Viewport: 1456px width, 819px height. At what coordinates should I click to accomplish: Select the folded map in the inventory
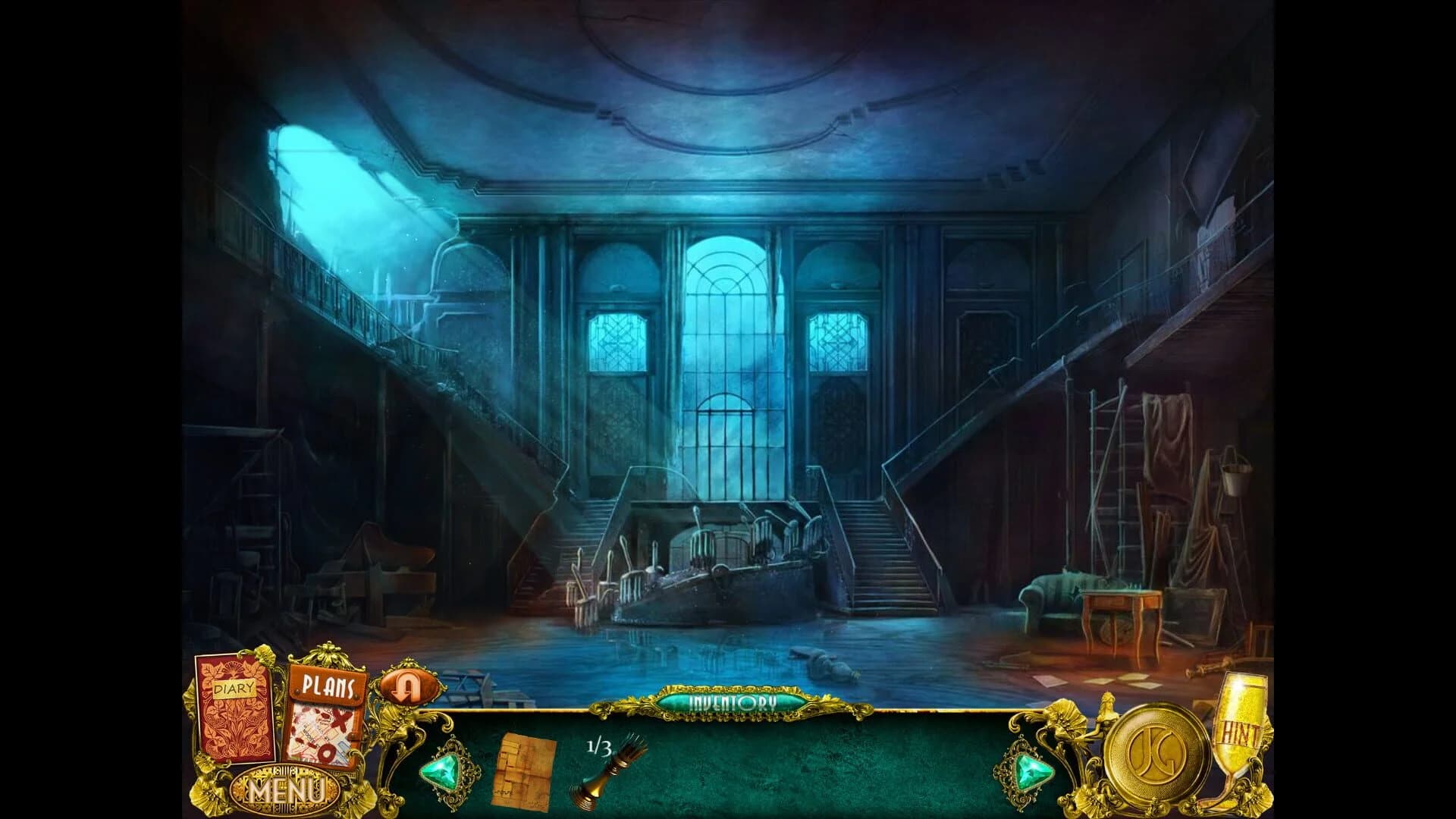[x=525, y=768]
